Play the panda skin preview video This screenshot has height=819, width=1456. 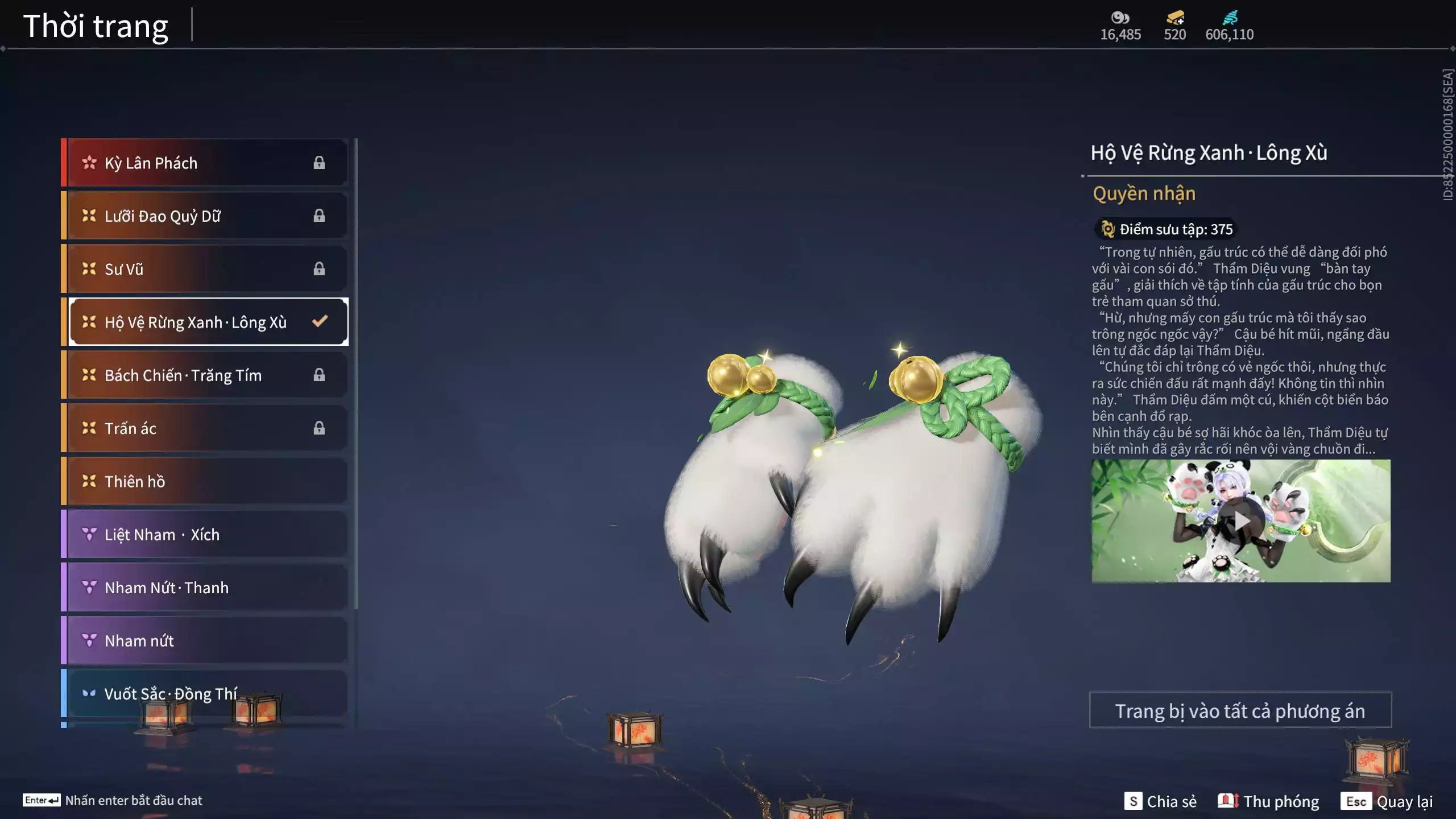(x=1241, y=521)
